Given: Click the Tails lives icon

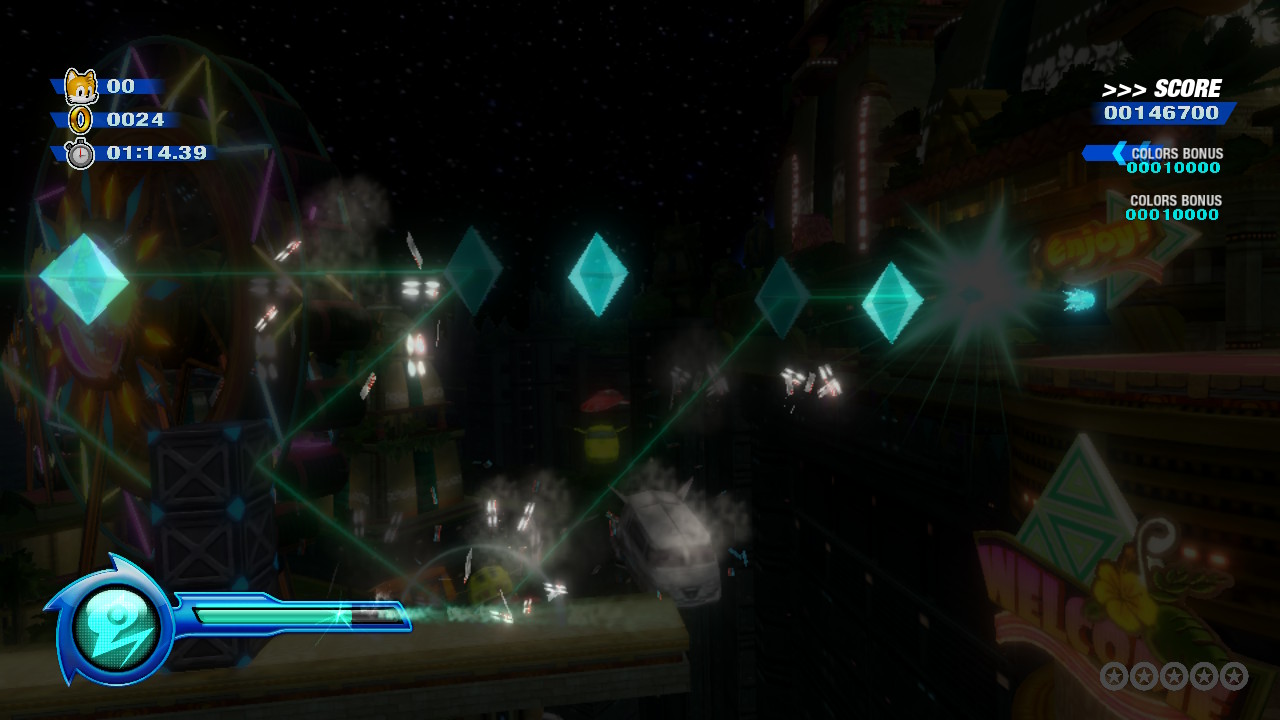Looking at the screenshot, I should [x=81, y=87].
